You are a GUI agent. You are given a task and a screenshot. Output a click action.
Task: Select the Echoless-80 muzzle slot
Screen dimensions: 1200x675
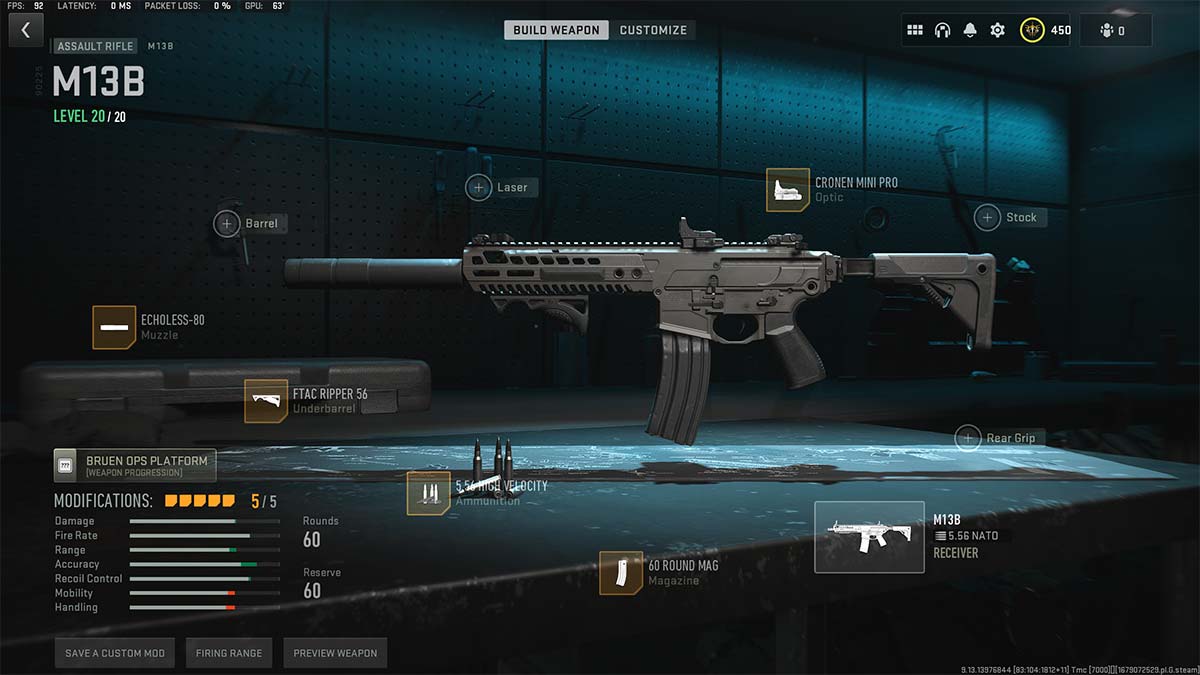(114, 327)
